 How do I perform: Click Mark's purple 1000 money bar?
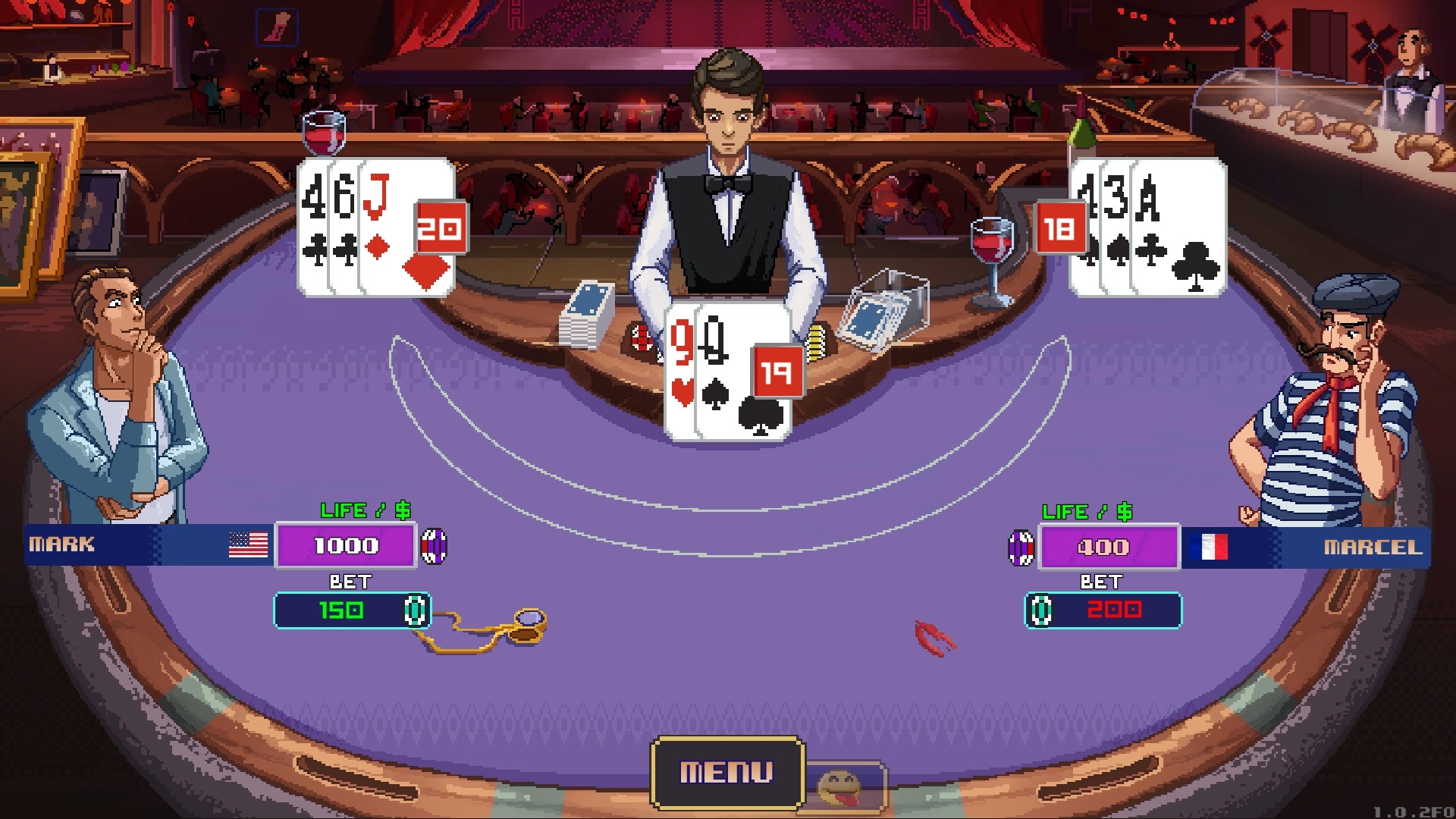point(347,544)
